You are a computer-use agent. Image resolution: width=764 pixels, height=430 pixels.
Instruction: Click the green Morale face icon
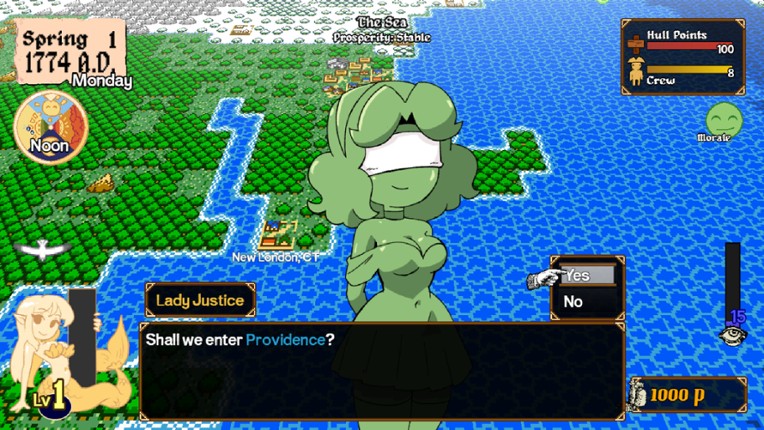coord(720,119)
